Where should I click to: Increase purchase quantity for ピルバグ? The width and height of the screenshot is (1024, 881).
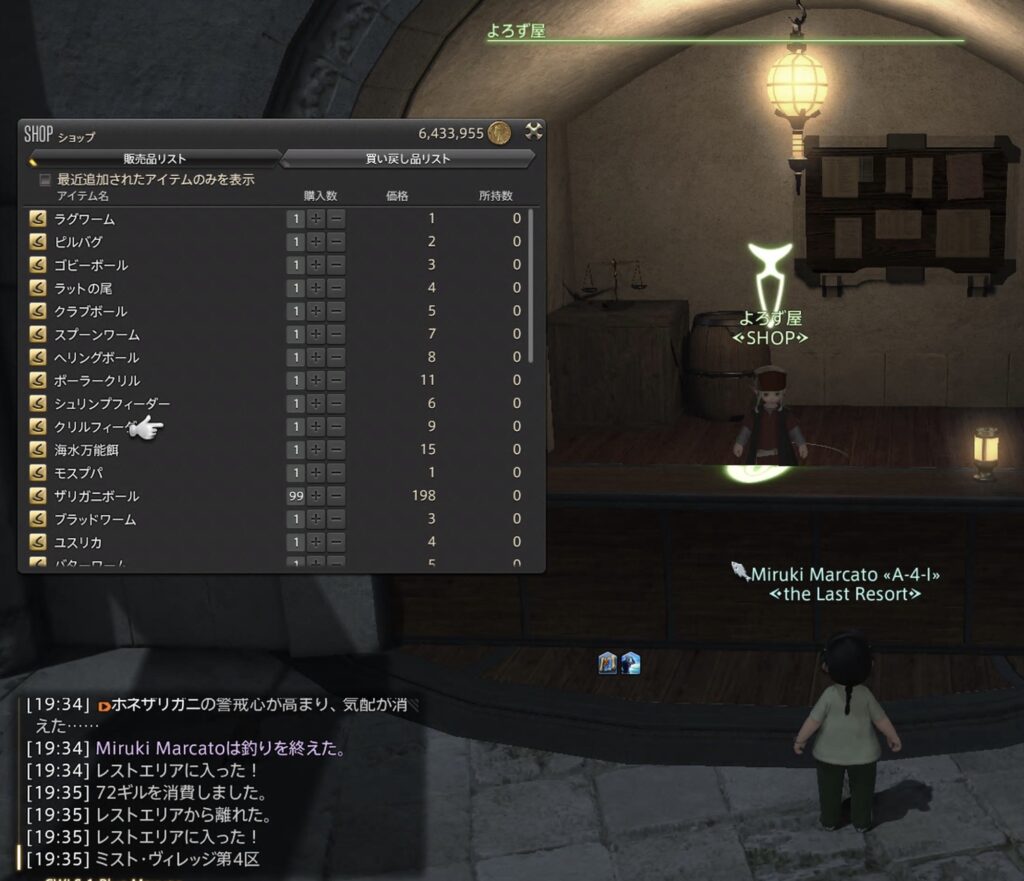[x=316, y=242]
